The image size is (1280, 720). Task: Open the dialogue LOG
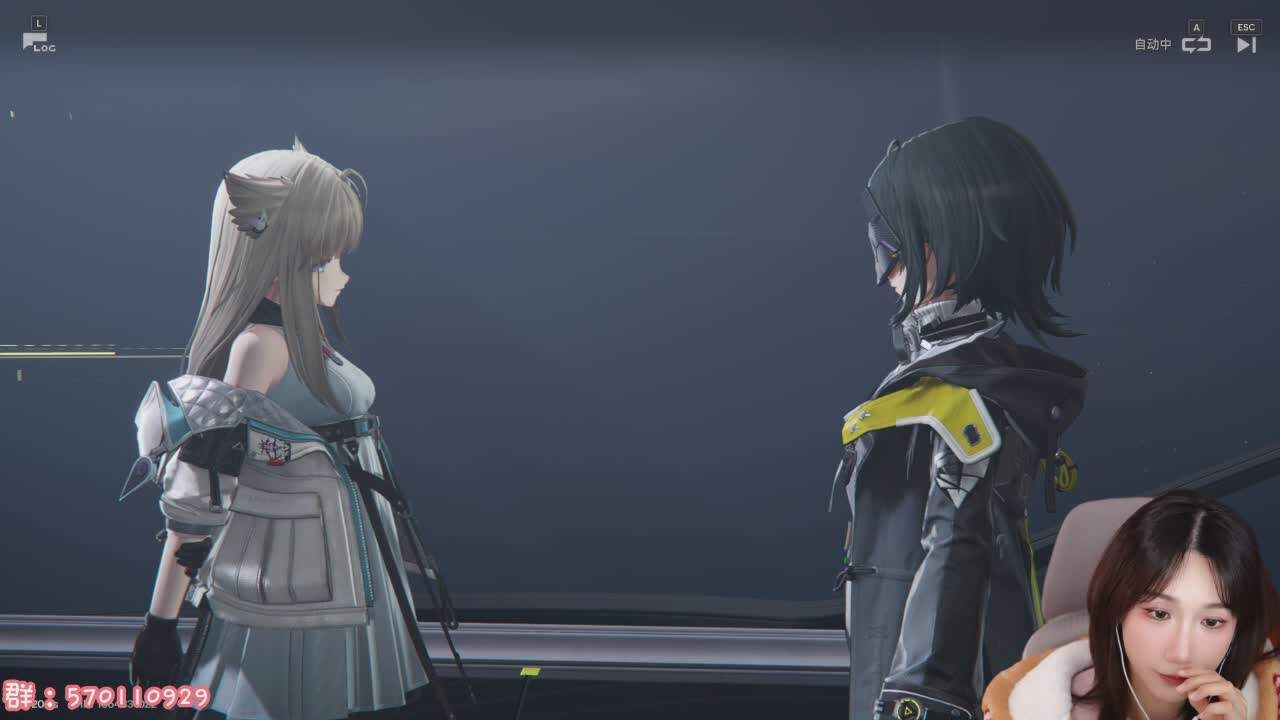38,42
